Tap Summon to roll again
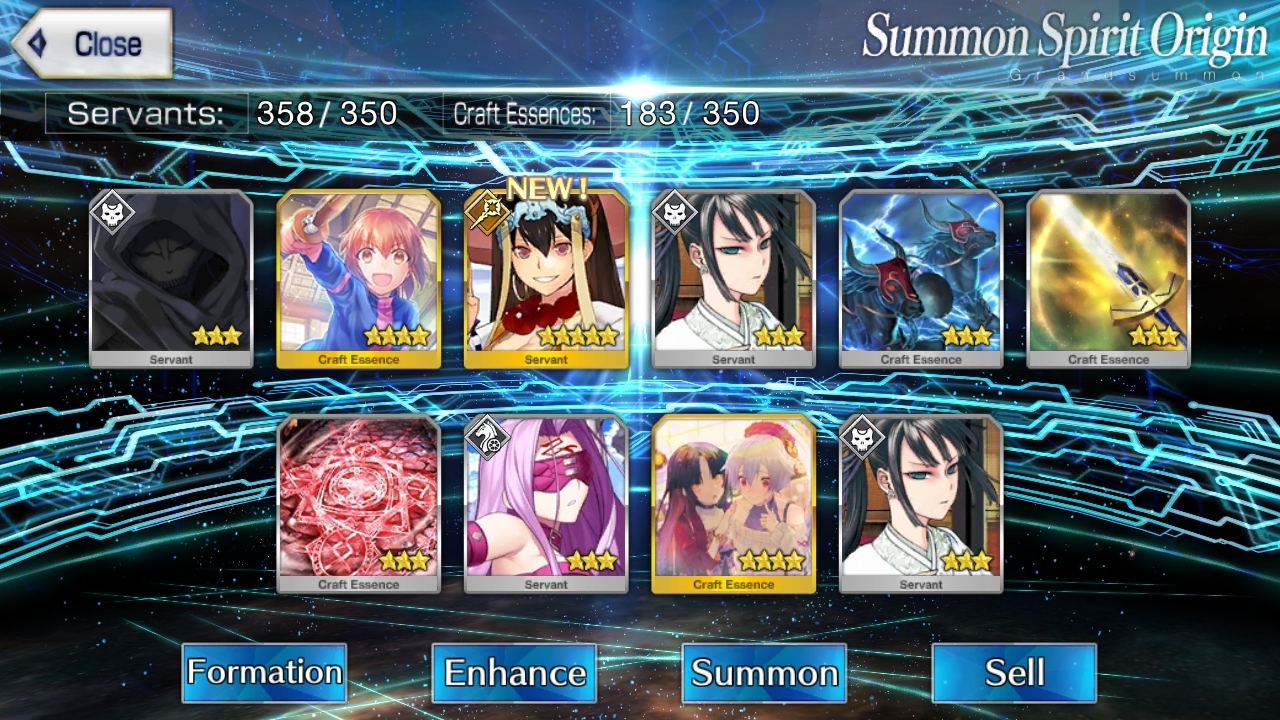Image resolution: width=1280 pixels, height=720 pixels. tap(764, 672)
